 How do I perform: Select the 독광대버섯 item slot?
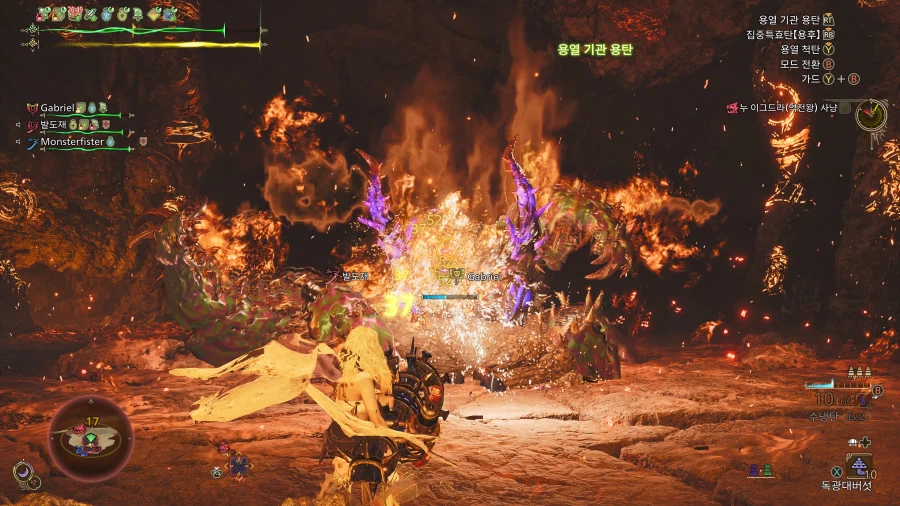[857, 465]
